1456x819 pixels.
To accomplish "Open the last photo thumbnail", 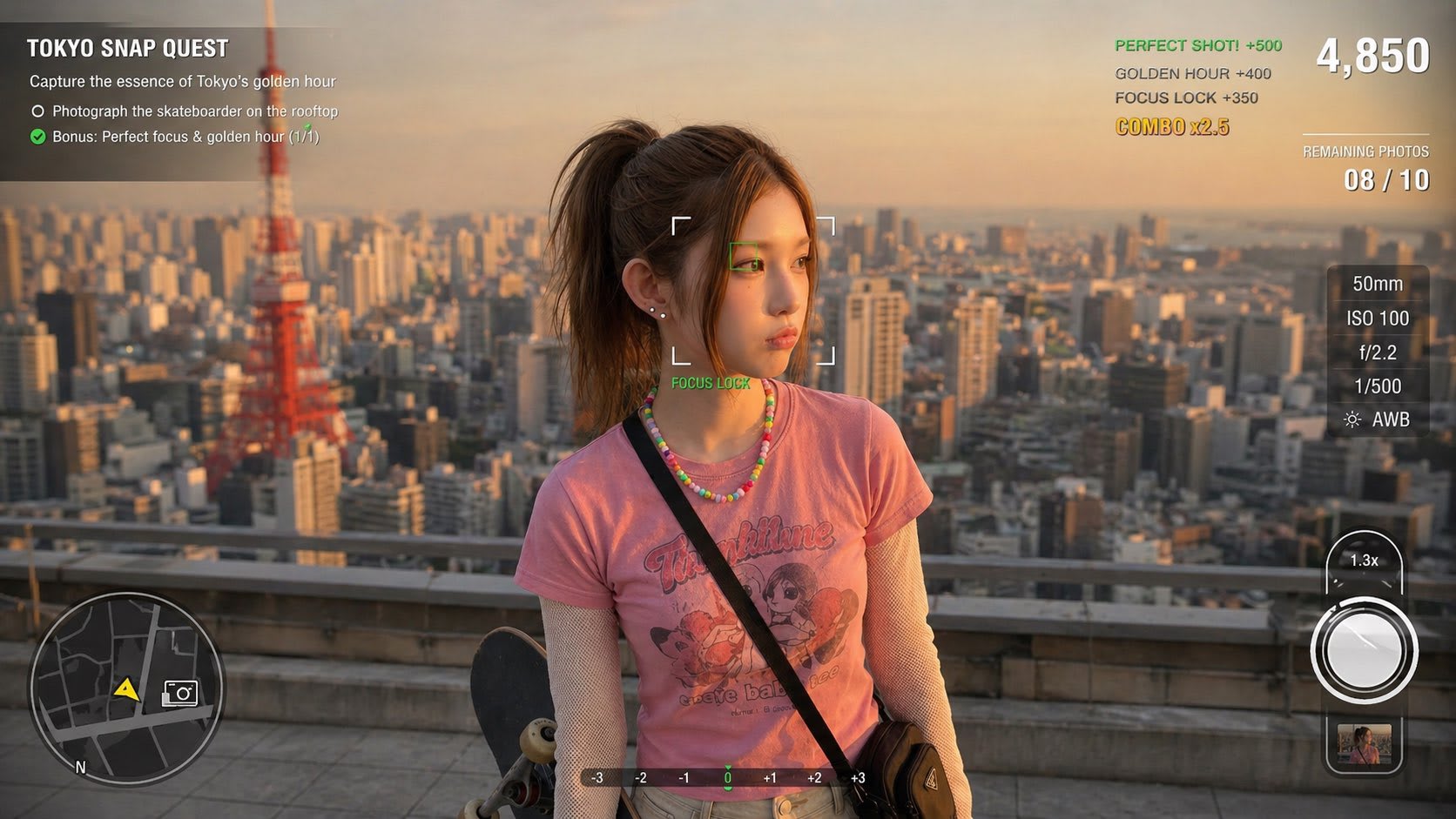I will tap(1364, 744).
